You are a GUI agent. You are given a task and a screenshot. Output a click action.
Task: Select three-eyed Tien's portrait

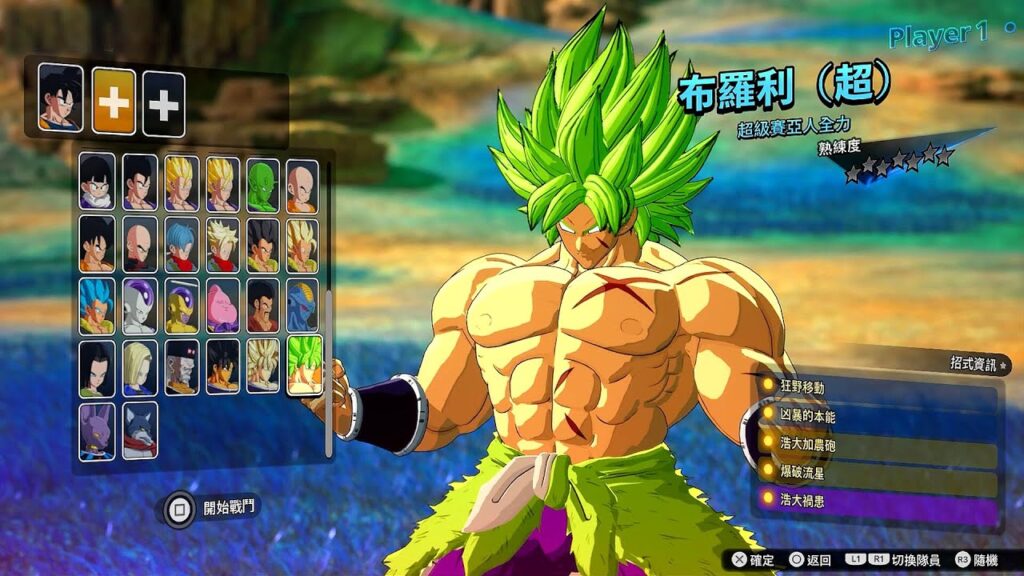point(140,245)
